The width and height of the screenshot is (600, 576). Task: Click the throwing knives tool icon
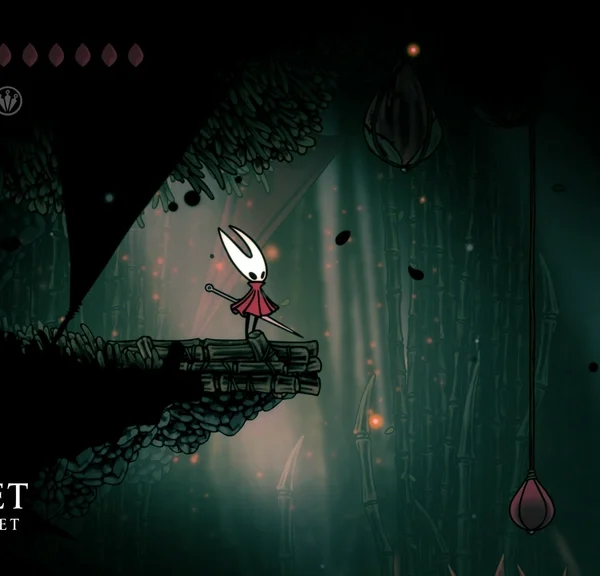coord(9,101)
